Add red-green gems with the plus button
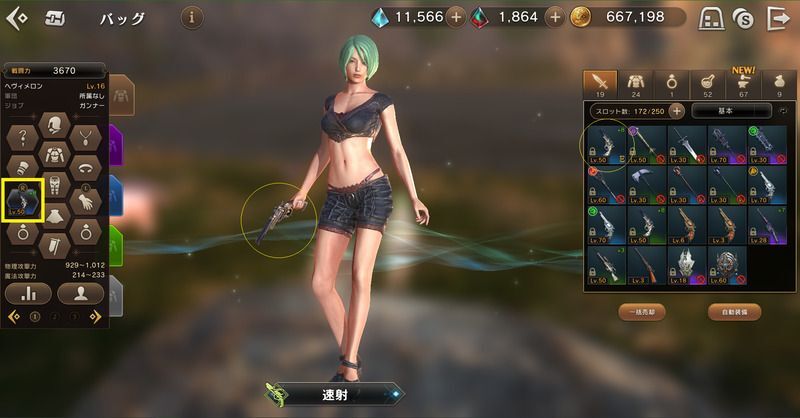 551,17
